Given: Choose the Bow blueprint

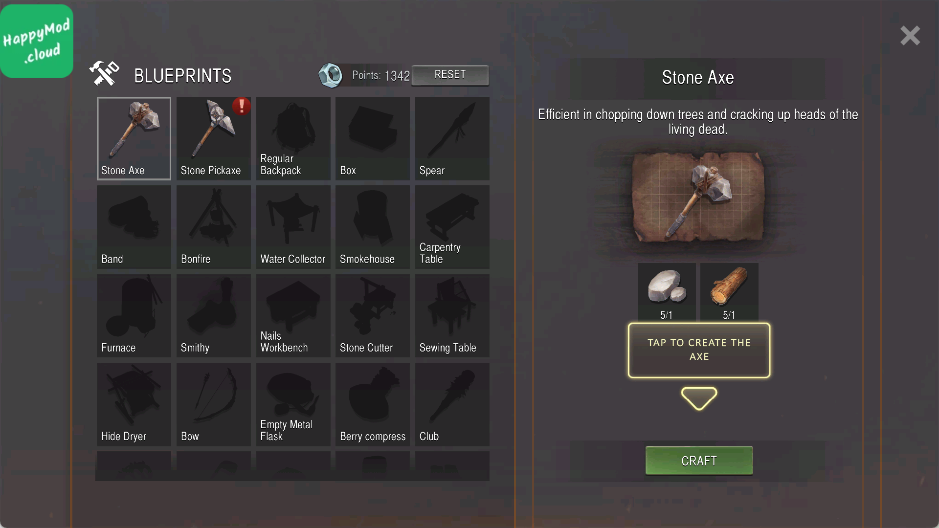Looking at the screenshot, I should [213, 404].
